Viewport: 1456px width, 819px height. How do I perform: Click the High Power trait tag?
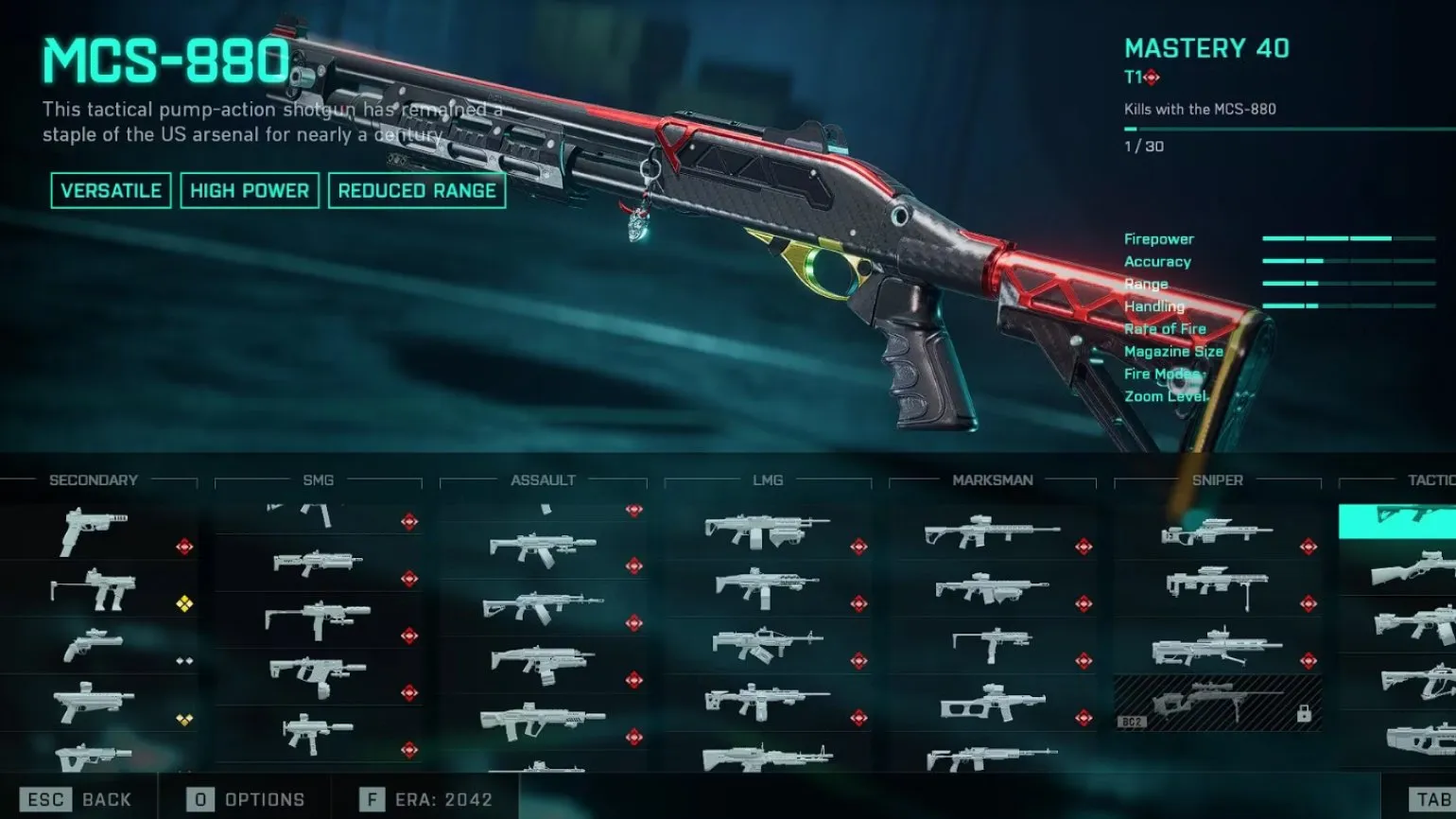click(250, 191)
